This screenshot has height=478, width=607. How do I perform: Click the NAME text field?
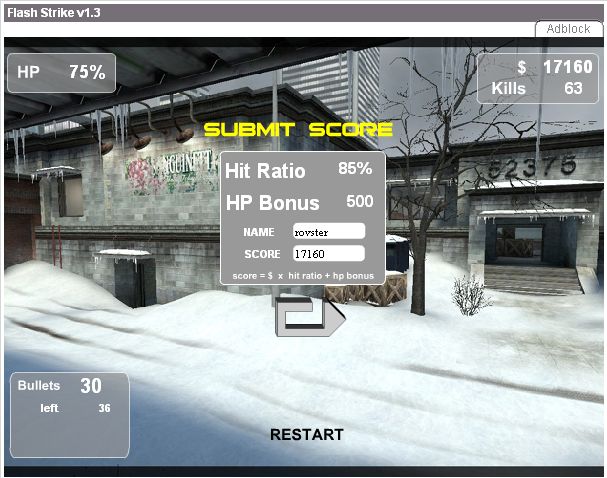click(327, 231)
